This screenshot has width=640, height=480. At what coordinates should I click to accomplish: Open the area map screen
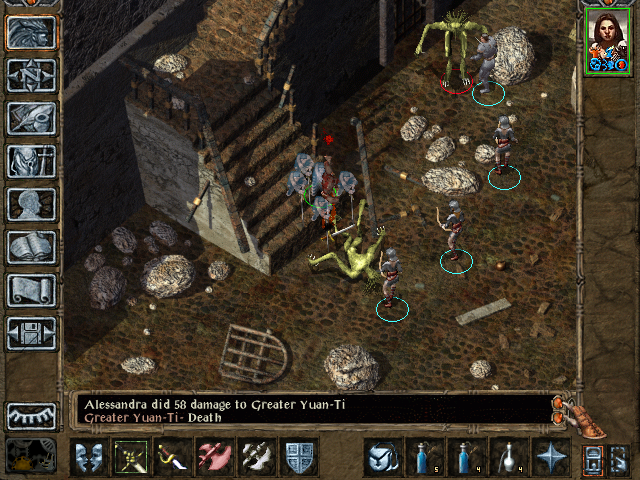tap(31, 75)
